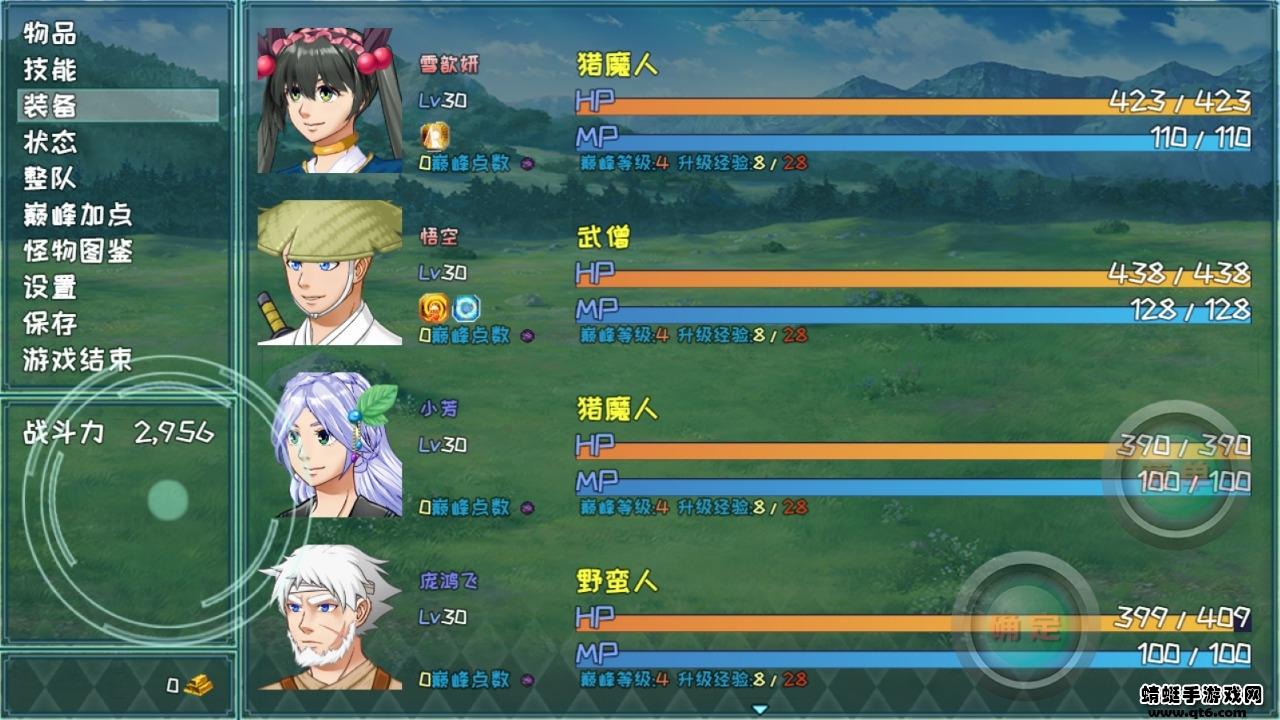Select 庞鸿飞's character portrait
Screen dimensions: 1280x720
329,616
